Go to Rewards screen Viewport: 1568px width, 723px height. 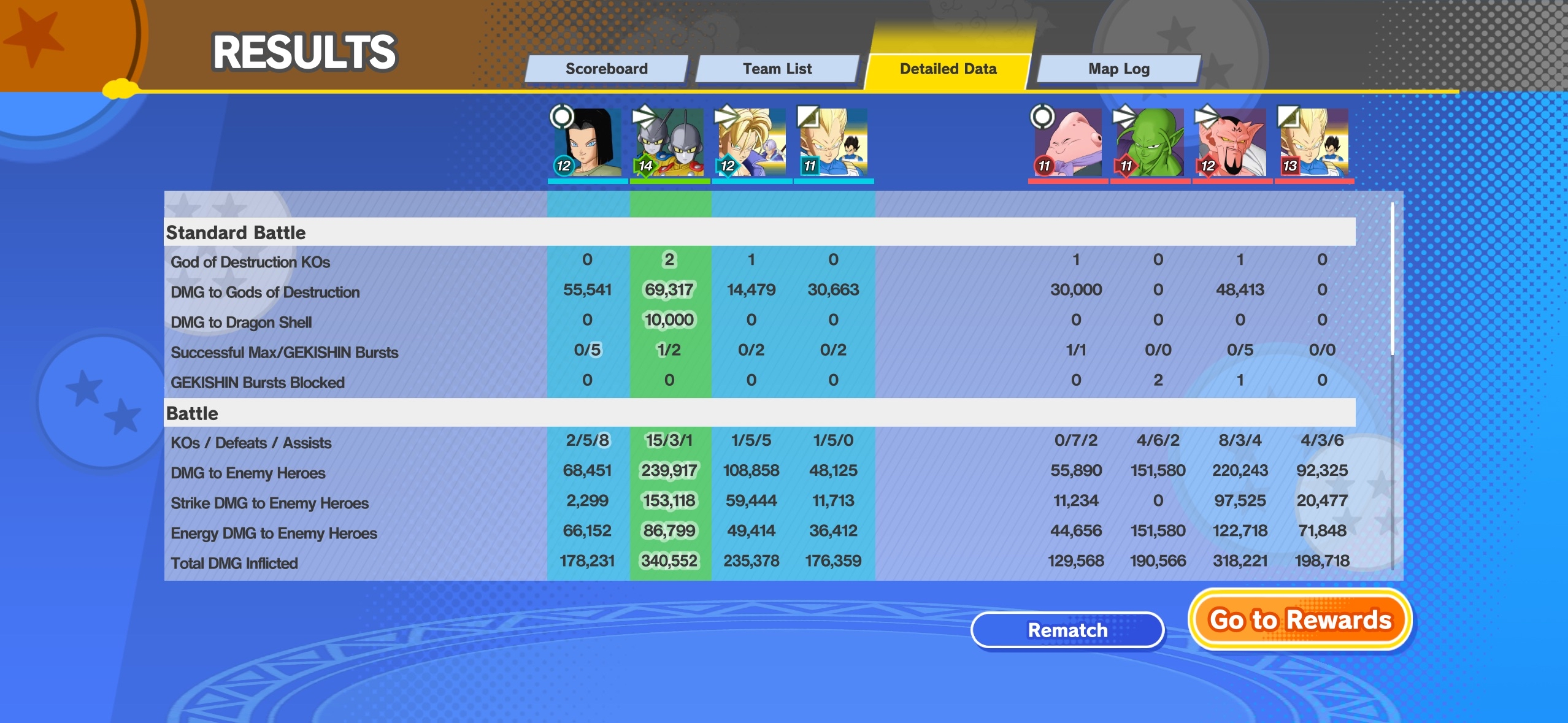coord(1300,620)
